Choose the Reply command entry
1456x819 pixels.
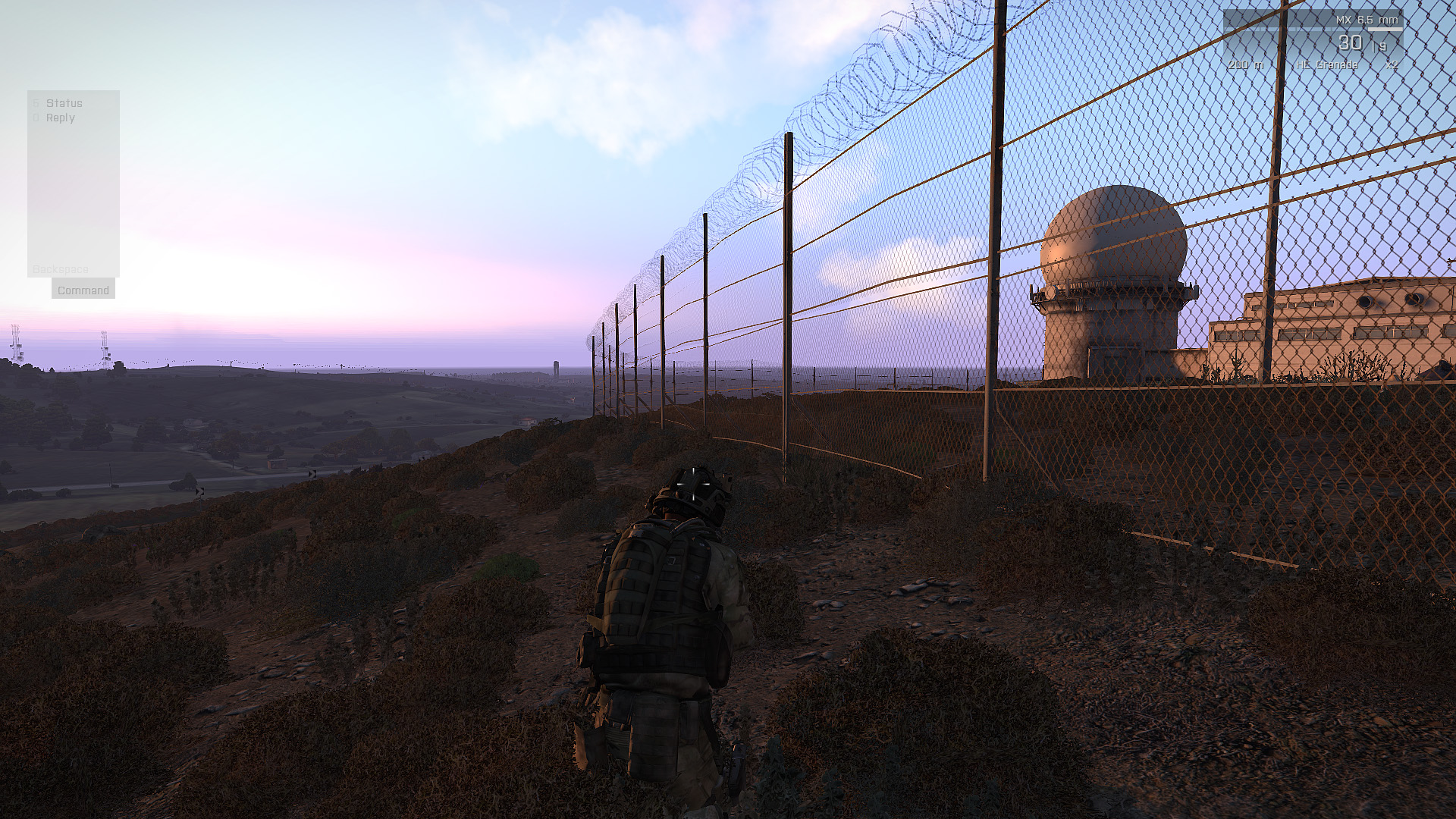60,118
